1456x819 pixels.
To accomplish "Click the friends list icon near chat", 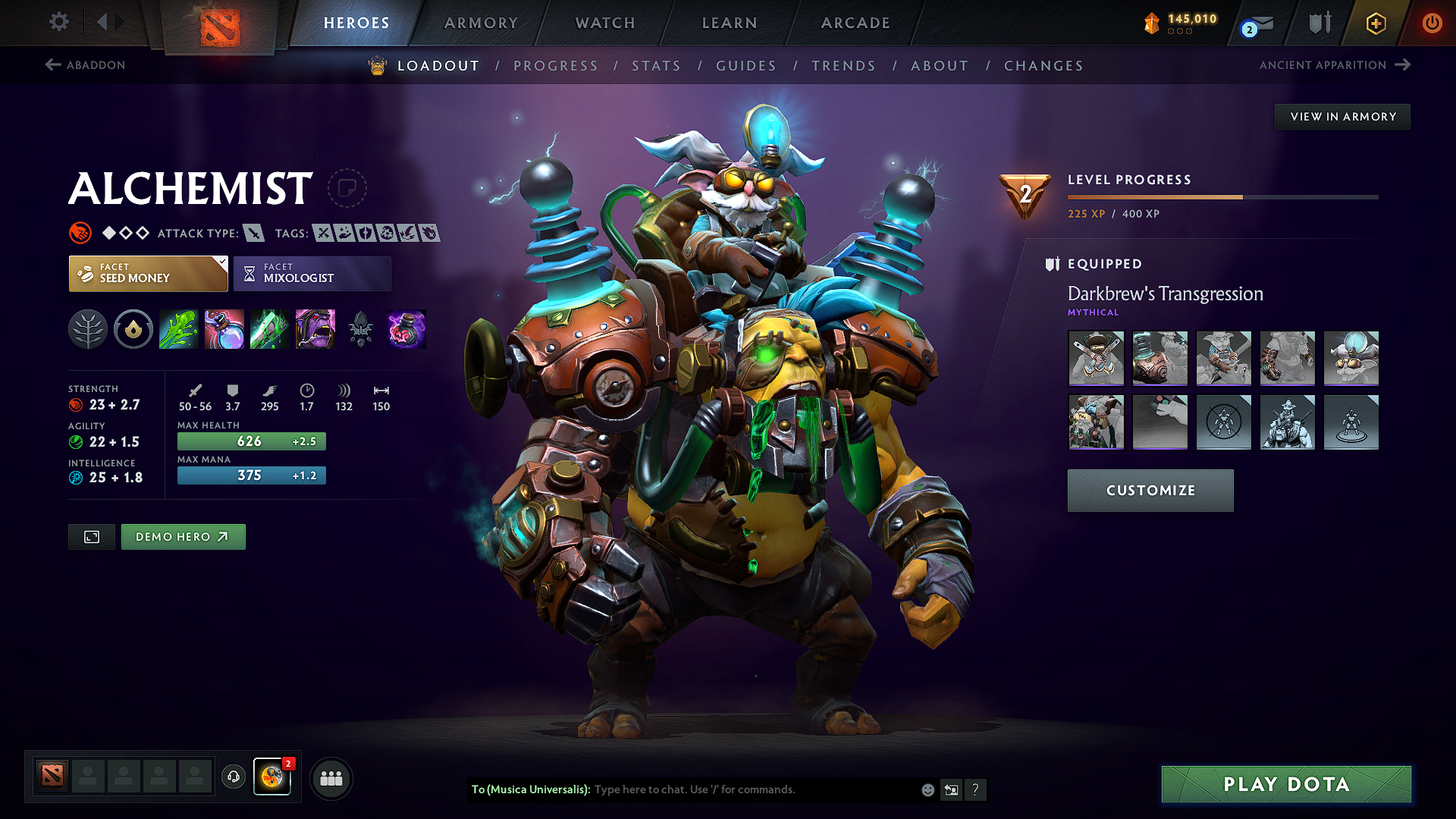I will [331, 777].
